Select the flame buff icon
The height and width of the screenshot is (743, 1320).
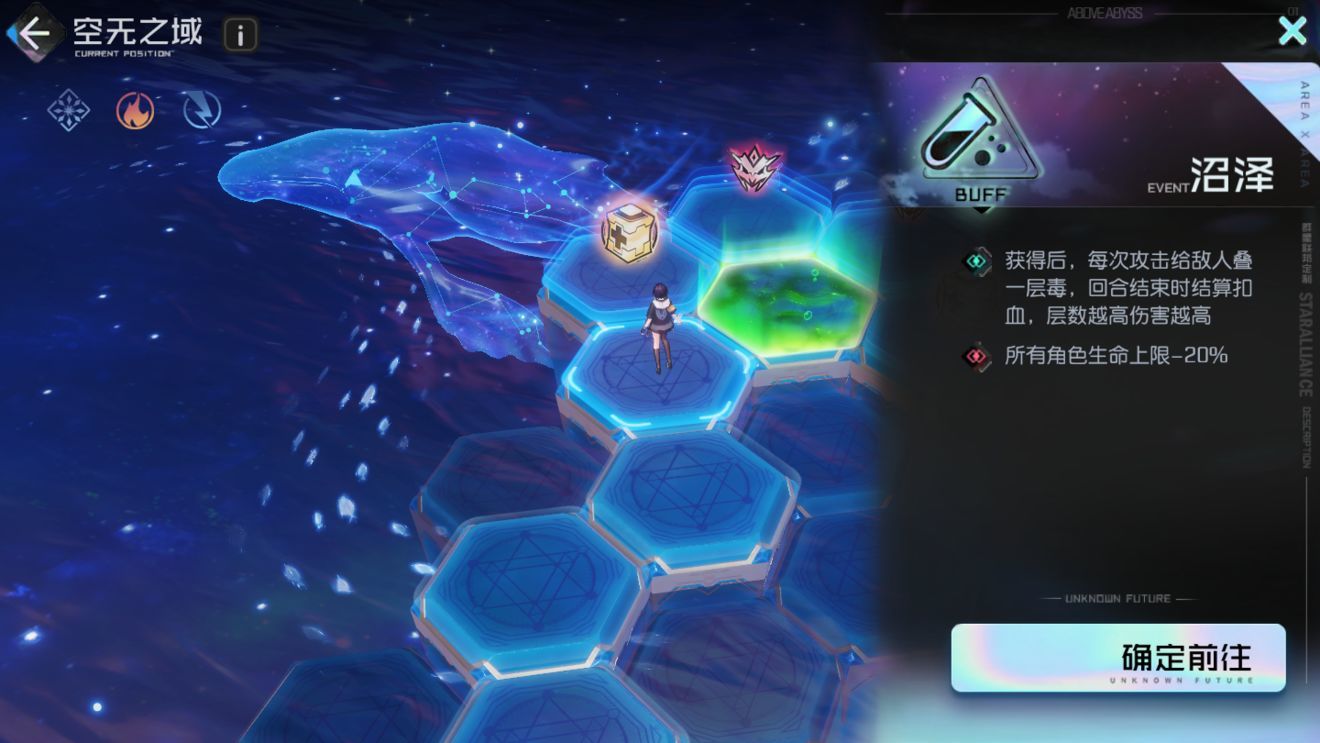pyautogui.click(x=135, y=110)
